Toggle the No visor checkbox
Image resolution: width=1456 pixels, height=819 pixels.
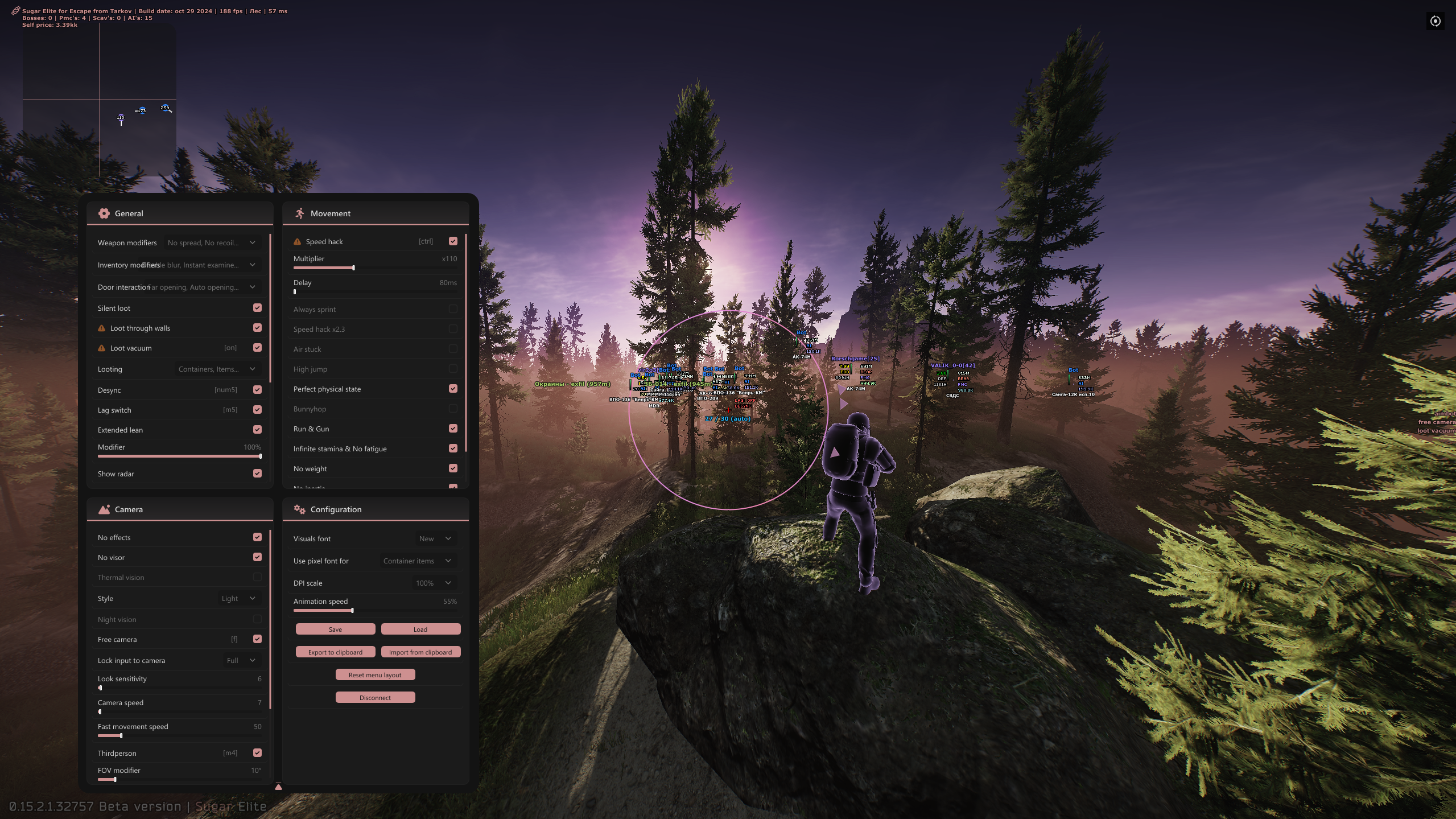(257, 557)
